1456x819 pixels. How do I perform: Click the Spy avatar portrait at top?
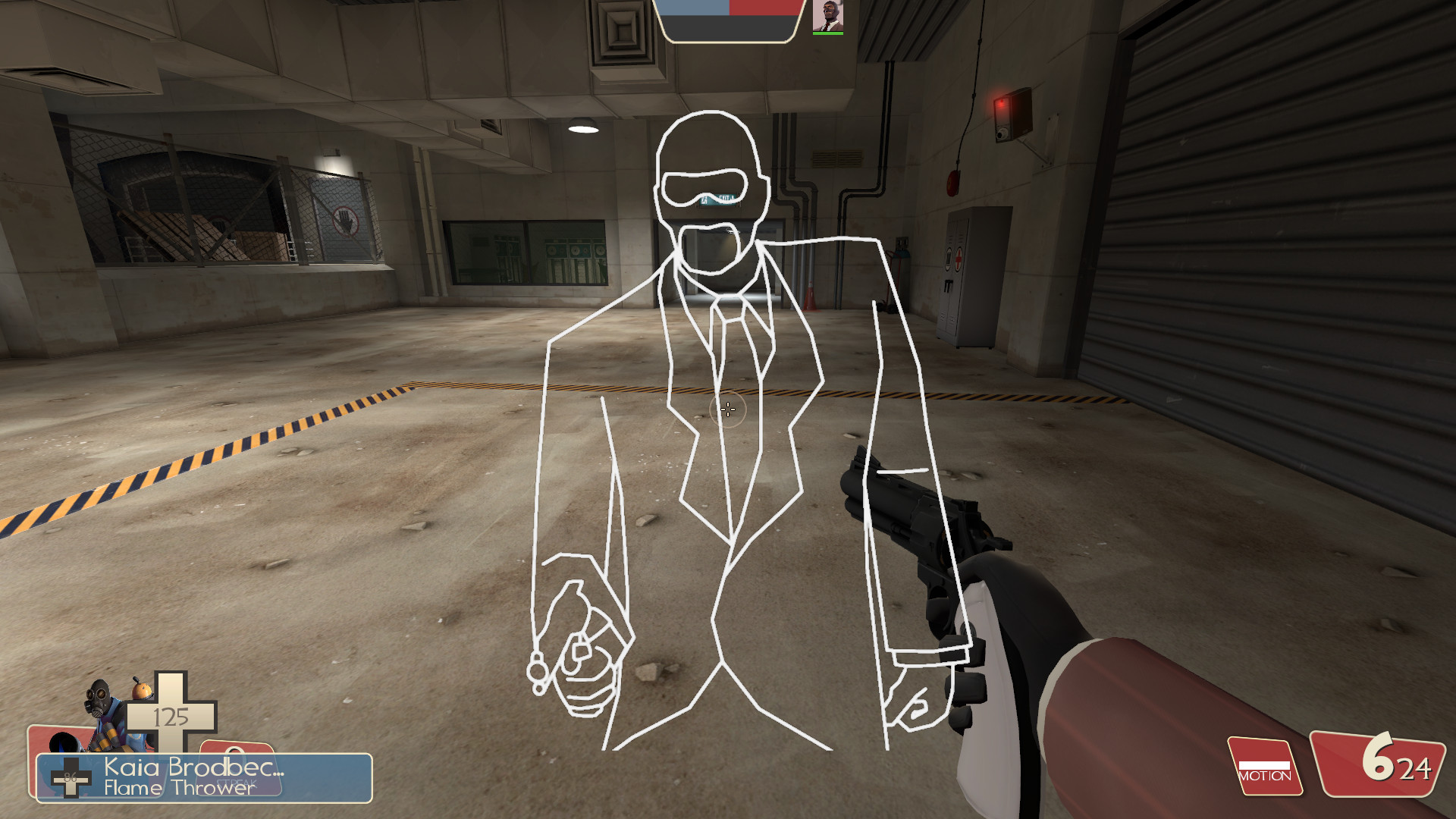pos(829,15)
